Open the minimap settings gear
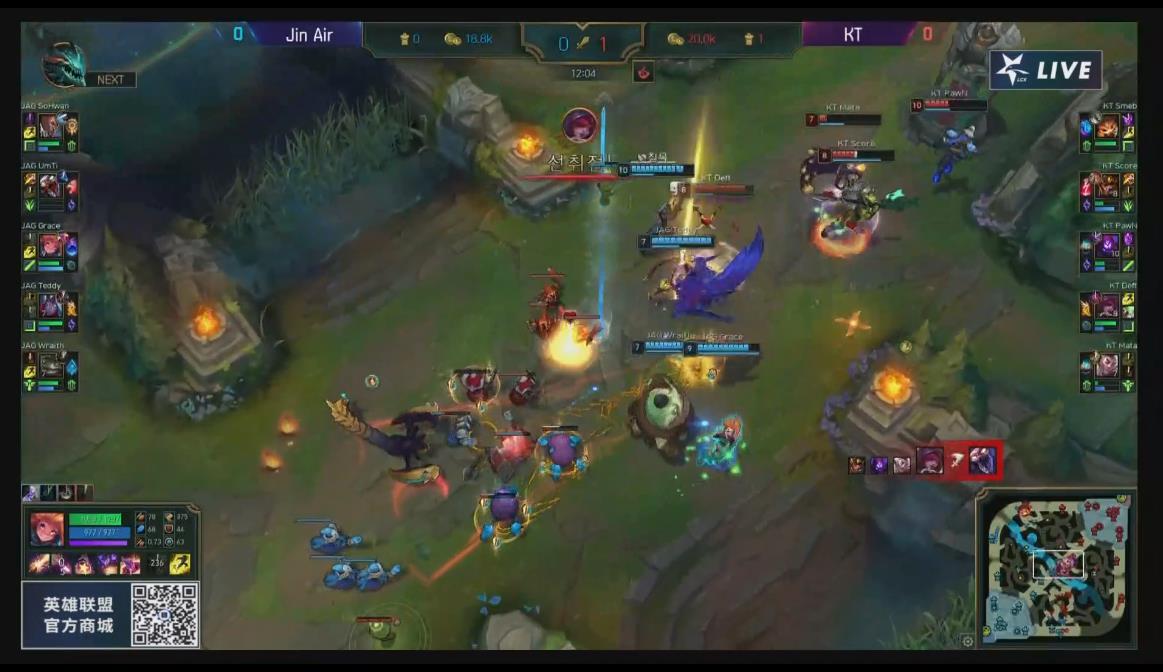The width and height of the screenshot is (1163, 672). 967,641
